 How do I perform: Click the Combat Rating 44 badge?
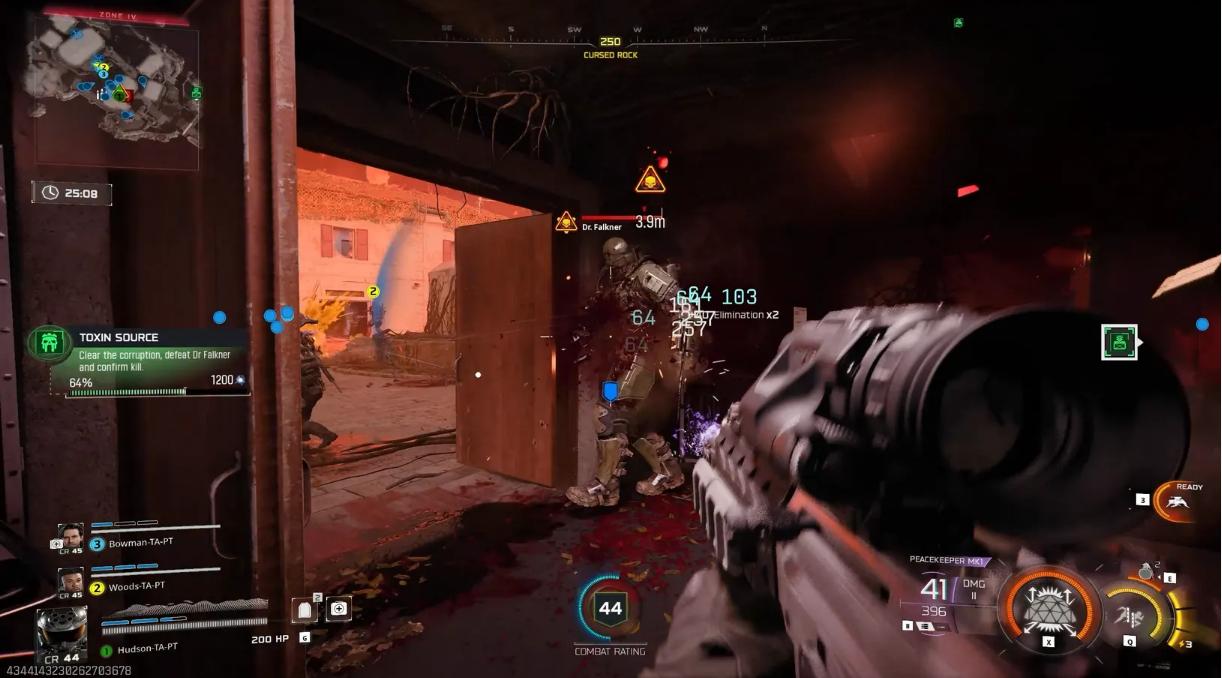tap(610, 608)
